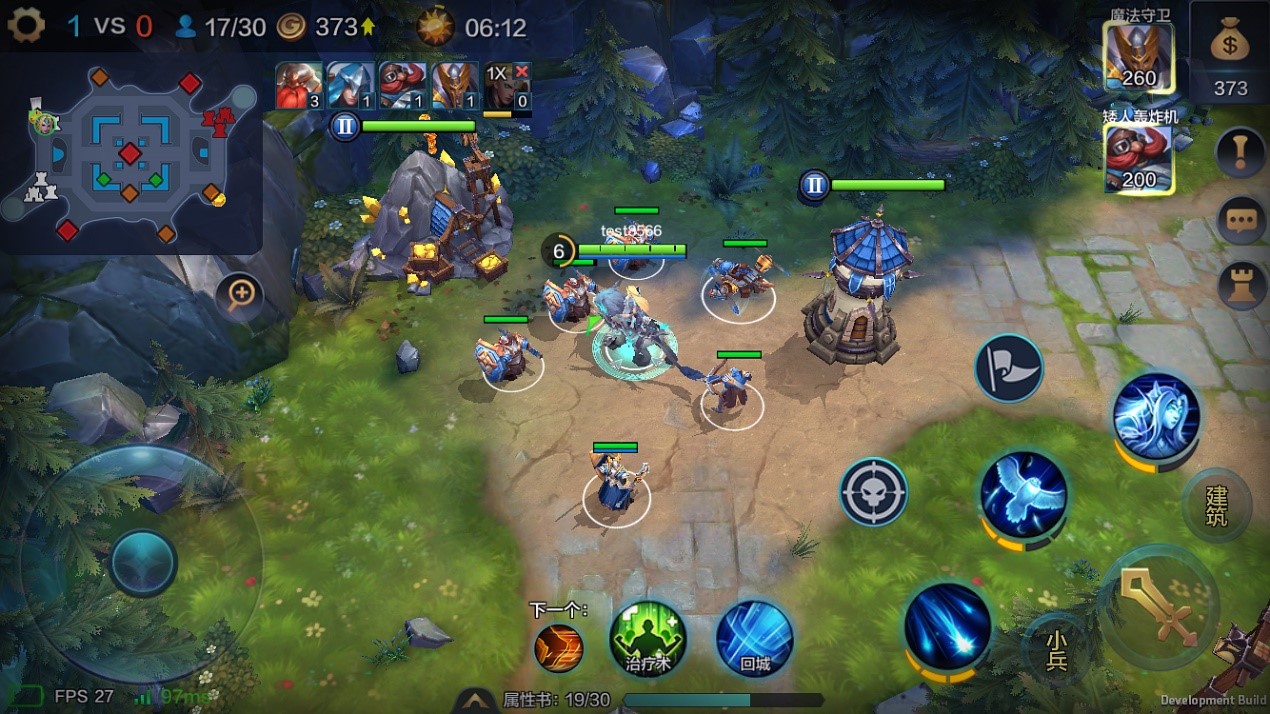Open the settings gear menu
This screenshot has height=714, width=1270.
tap(26, 25)
